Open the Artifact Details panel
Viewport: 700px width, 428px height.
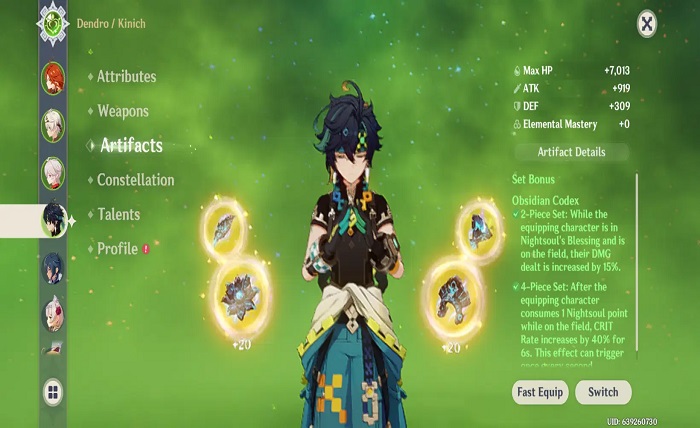point(571,152)
